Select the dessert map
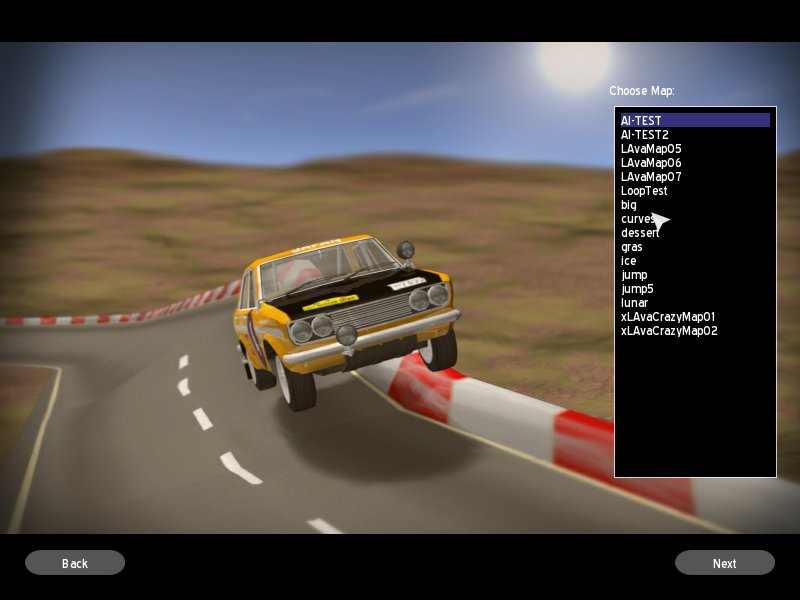This screenshot has width=800, height=600. point(639,233)
